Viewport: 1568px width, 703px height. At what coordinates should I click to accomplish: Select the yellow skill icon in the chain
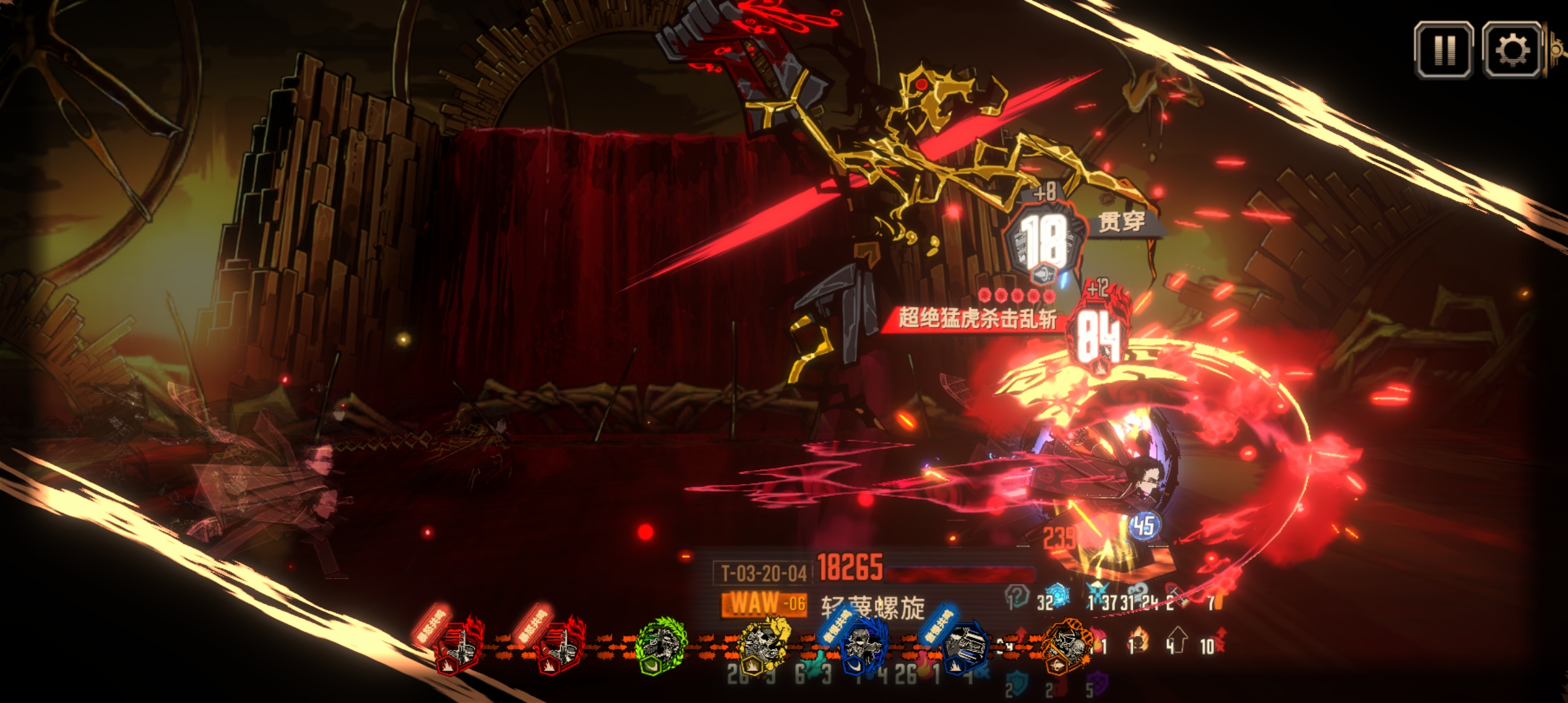[x=763, y=646]
